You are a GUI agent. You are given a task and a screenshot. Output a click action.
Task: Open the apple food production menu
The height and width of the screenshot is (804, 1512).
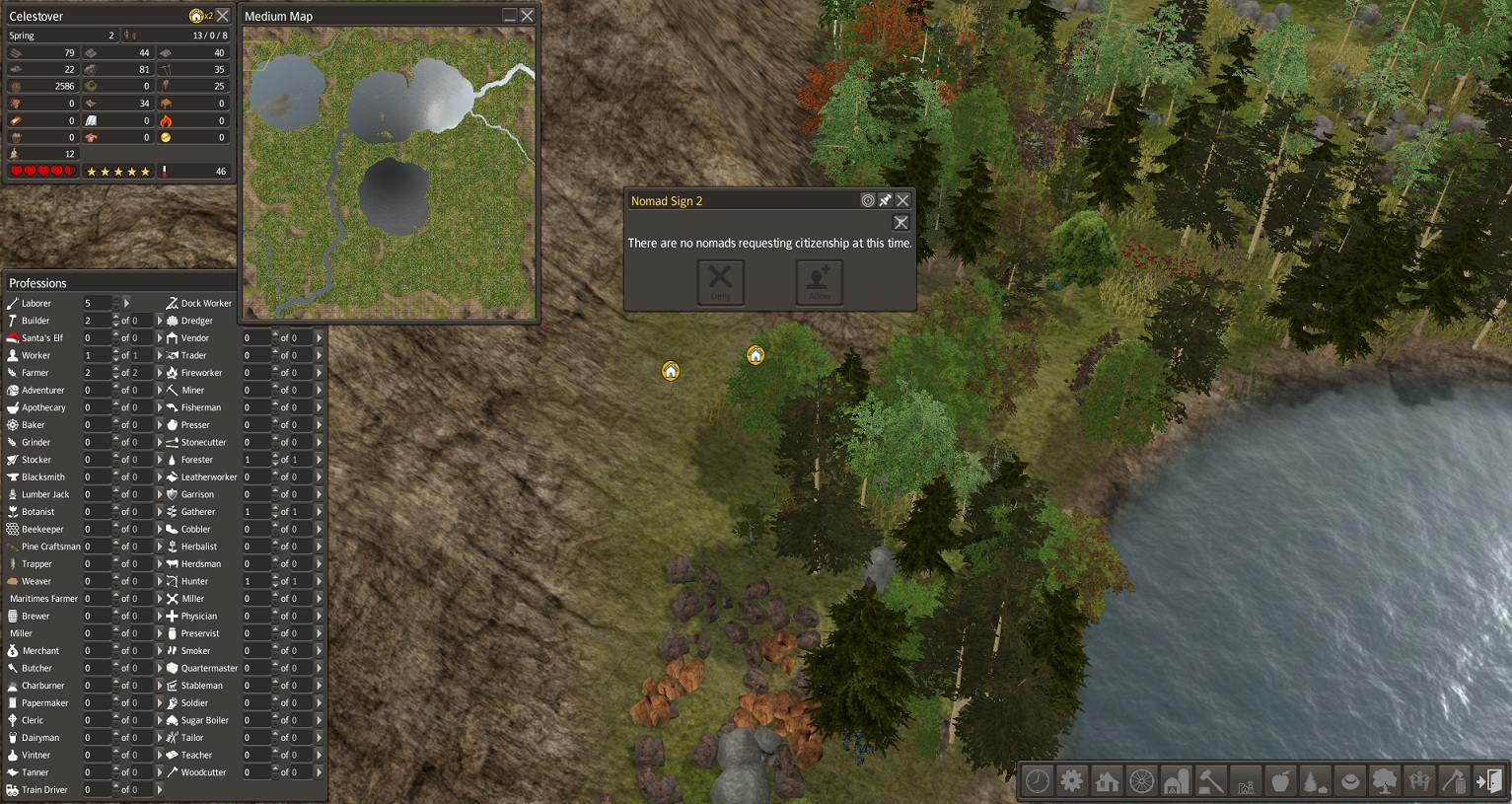(x=1280, y=781)
